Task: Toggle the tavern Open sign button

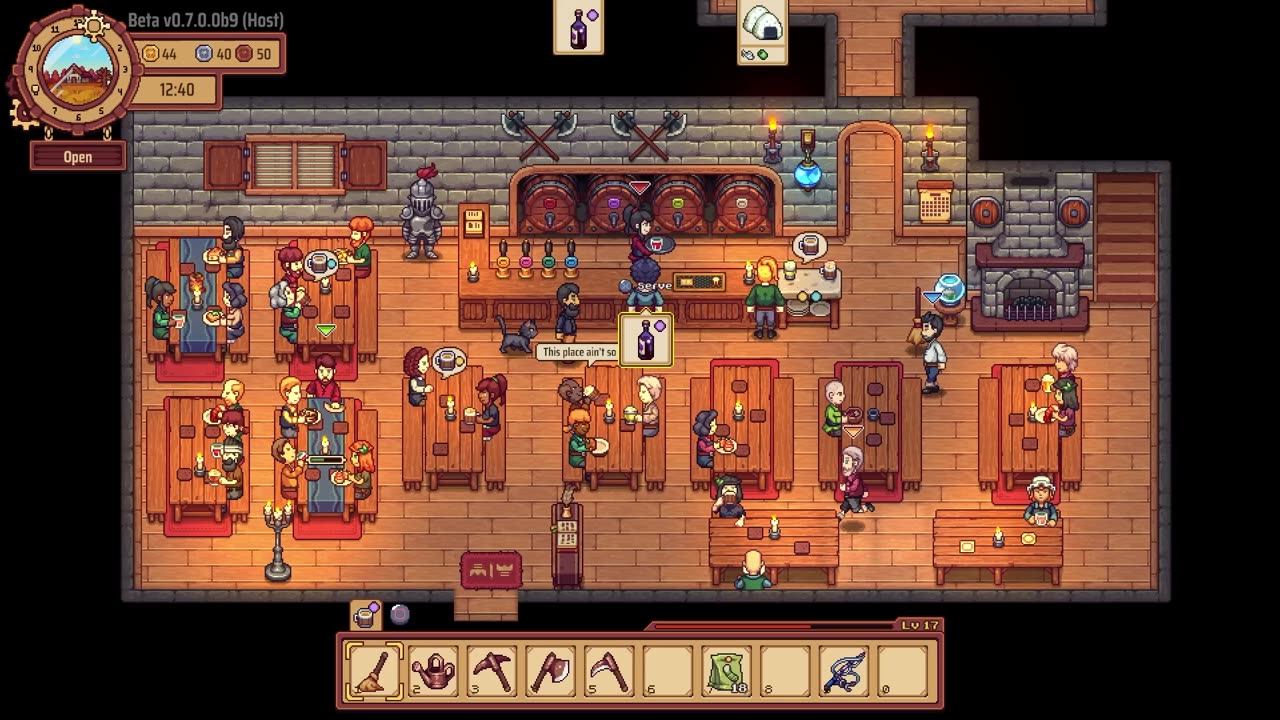Action: [78, 157]
